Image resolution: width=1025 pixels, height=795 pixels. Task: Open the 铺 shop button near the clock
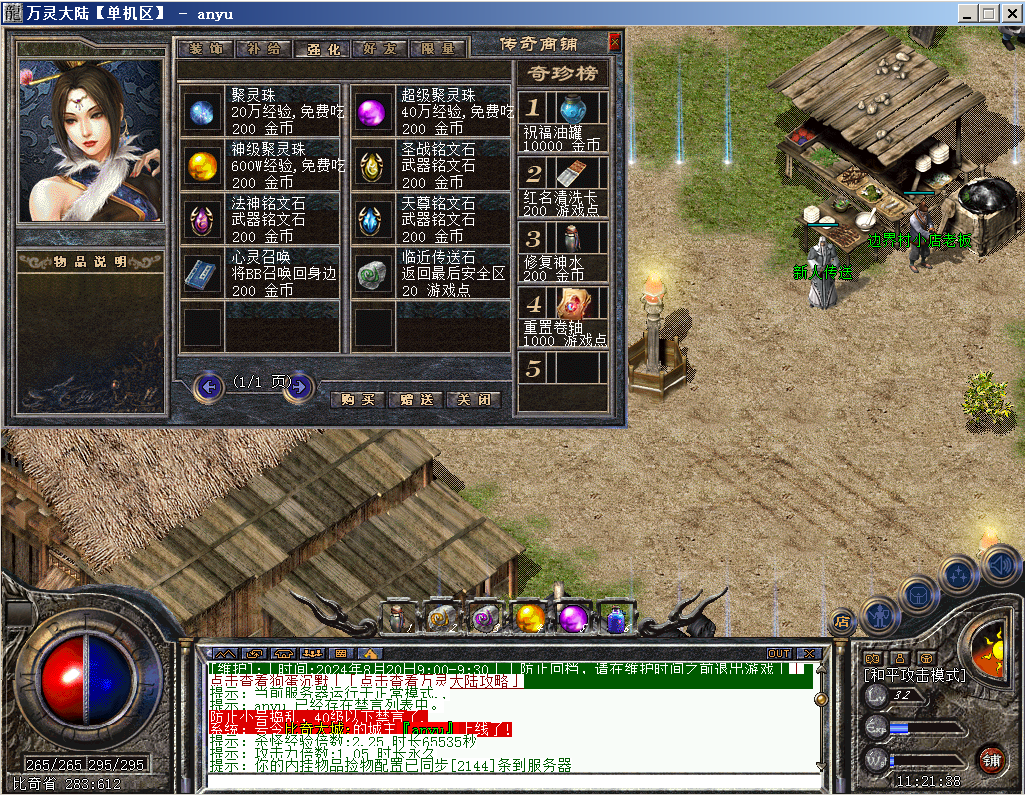[991, 758]
